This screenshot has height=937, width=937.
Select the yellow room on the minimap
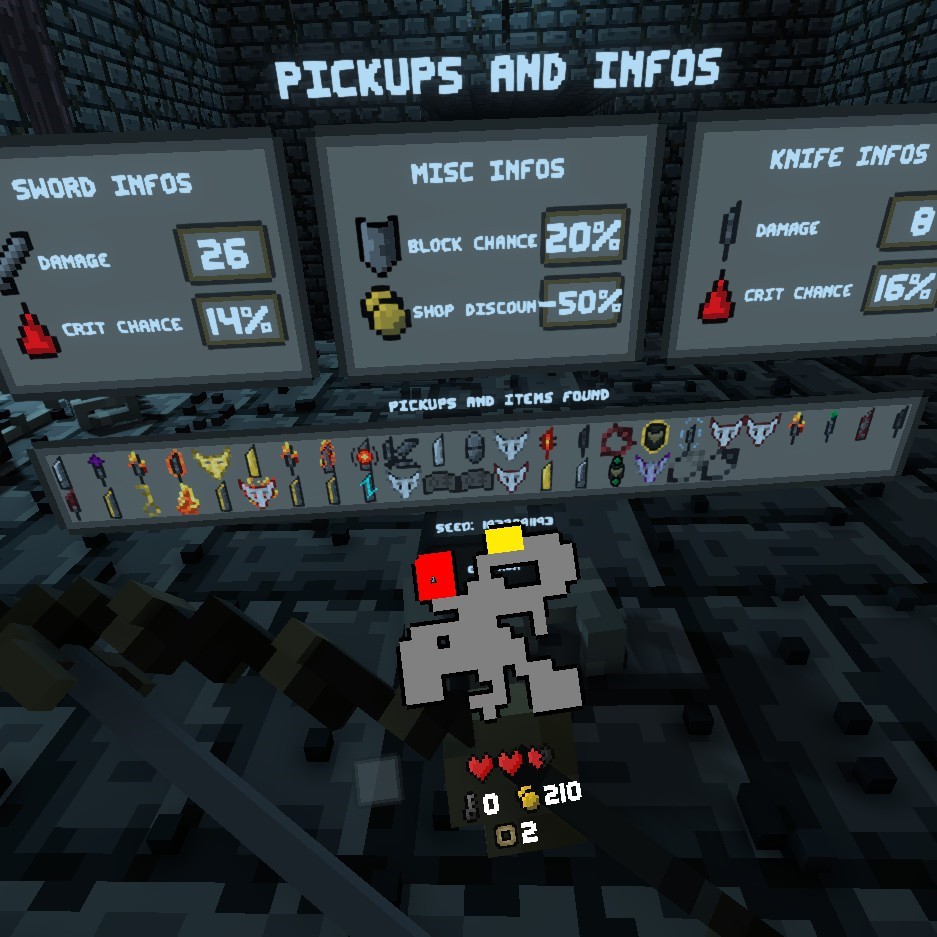pos(505,540)
